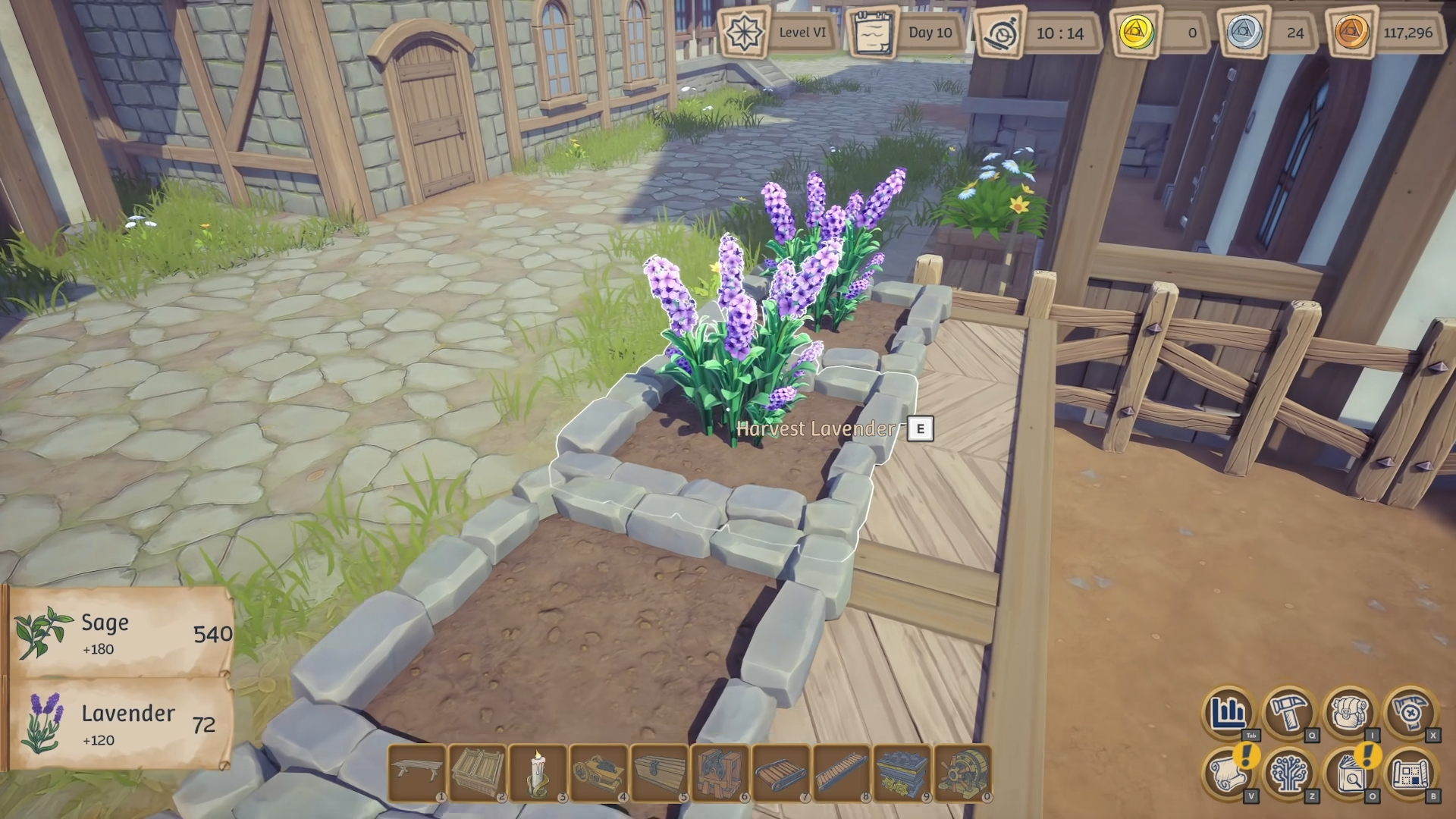The height and width of the screenshot is (819, 1456).
Task: Open the bar chart statistics panel
Action: point(1228,712)
